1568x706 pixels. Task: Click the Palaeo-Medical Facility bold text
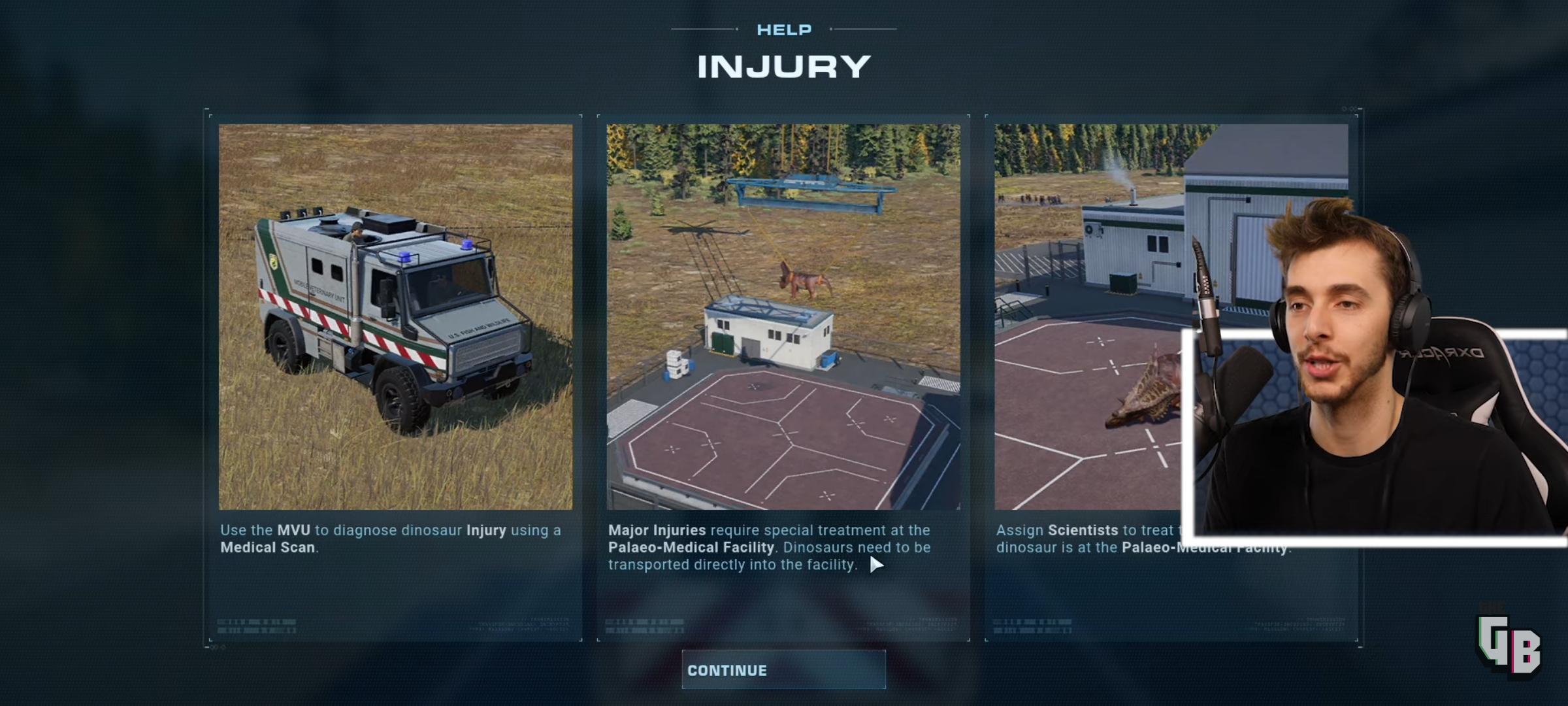[x=689, y=548]
